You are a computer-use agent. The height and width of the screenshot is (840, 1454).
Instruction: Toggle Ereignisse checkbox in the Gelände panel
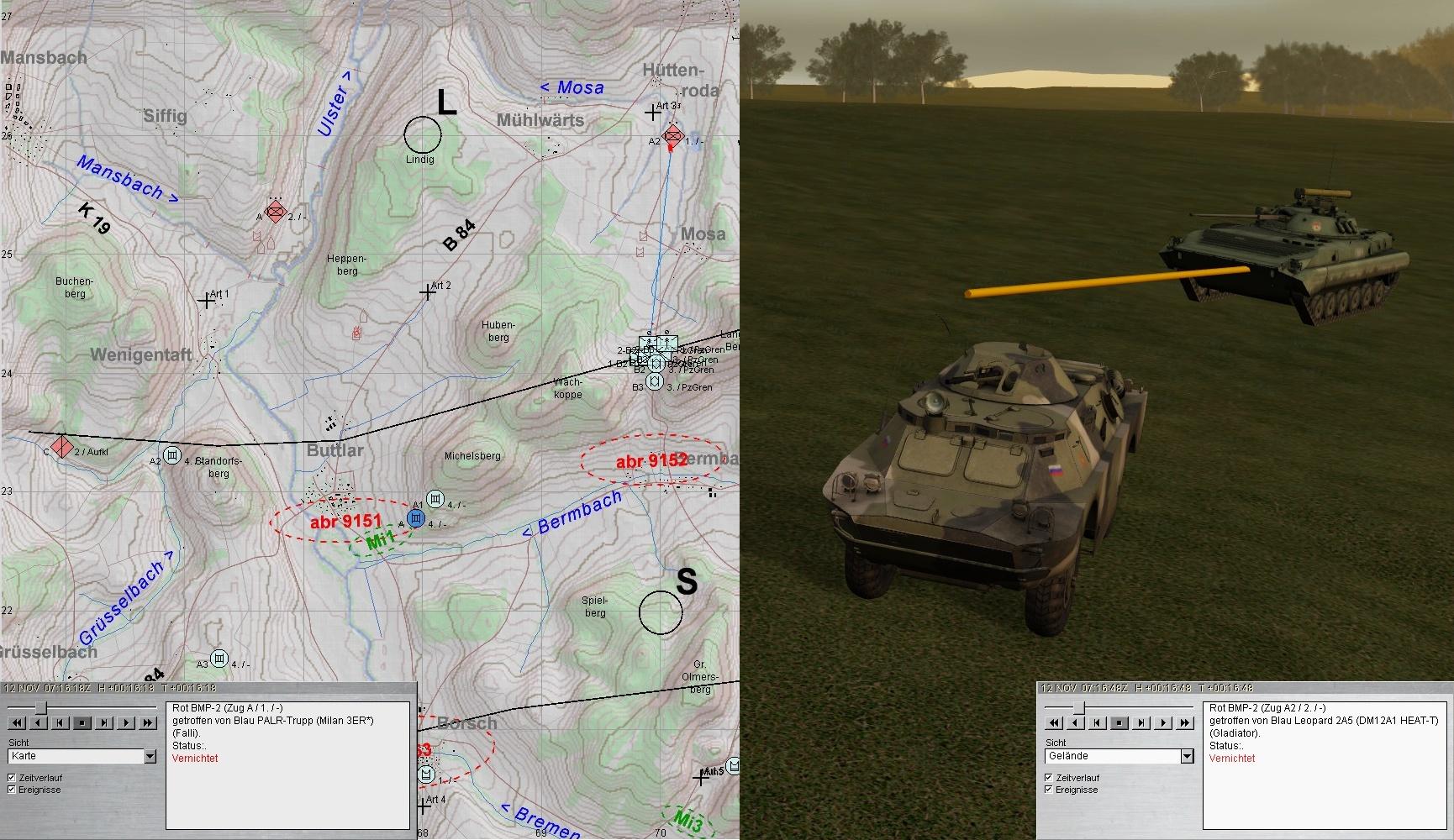(1049, 790)
